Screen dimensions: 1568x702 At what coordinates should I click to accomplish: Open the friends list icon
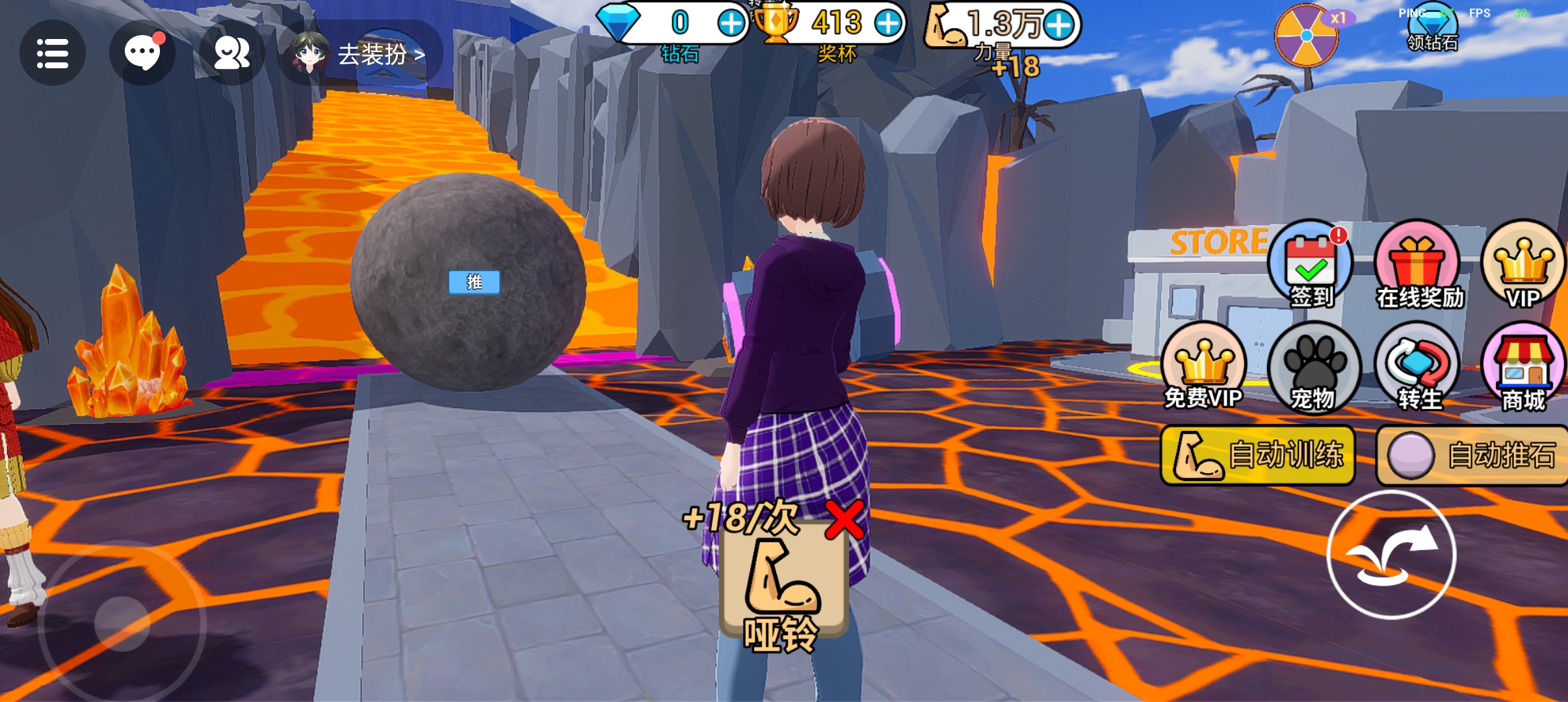pyautogui.click(x=231, y=53)
